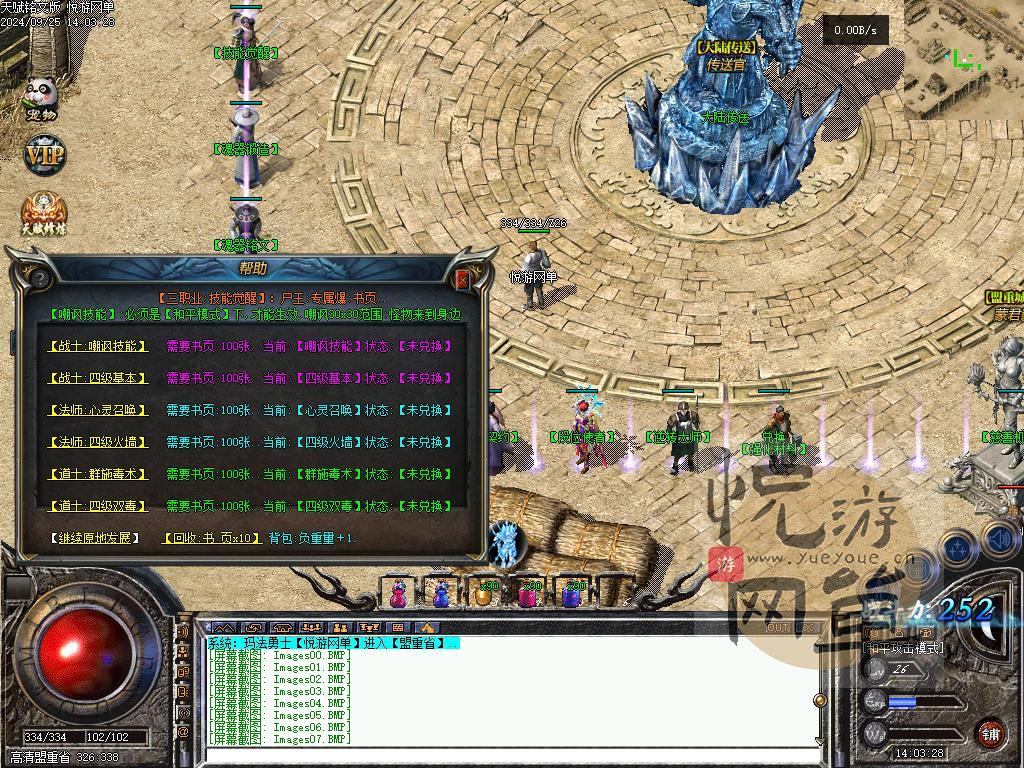1024x768 pixels.
Task: Click 继续原地发展 to continue
Action: click(95, 538)
